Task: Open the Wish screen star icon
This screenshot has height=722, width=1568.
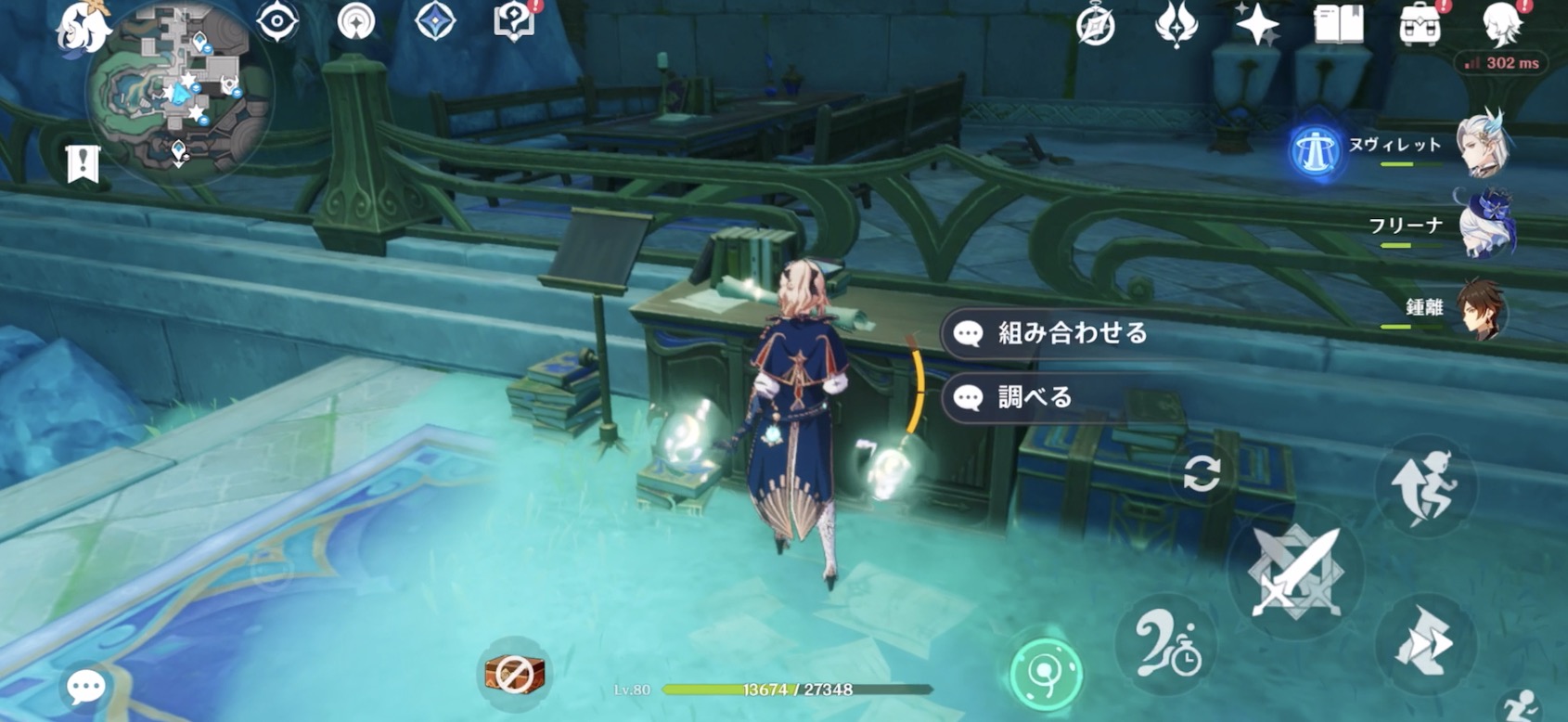Action: coord(1256,28)
